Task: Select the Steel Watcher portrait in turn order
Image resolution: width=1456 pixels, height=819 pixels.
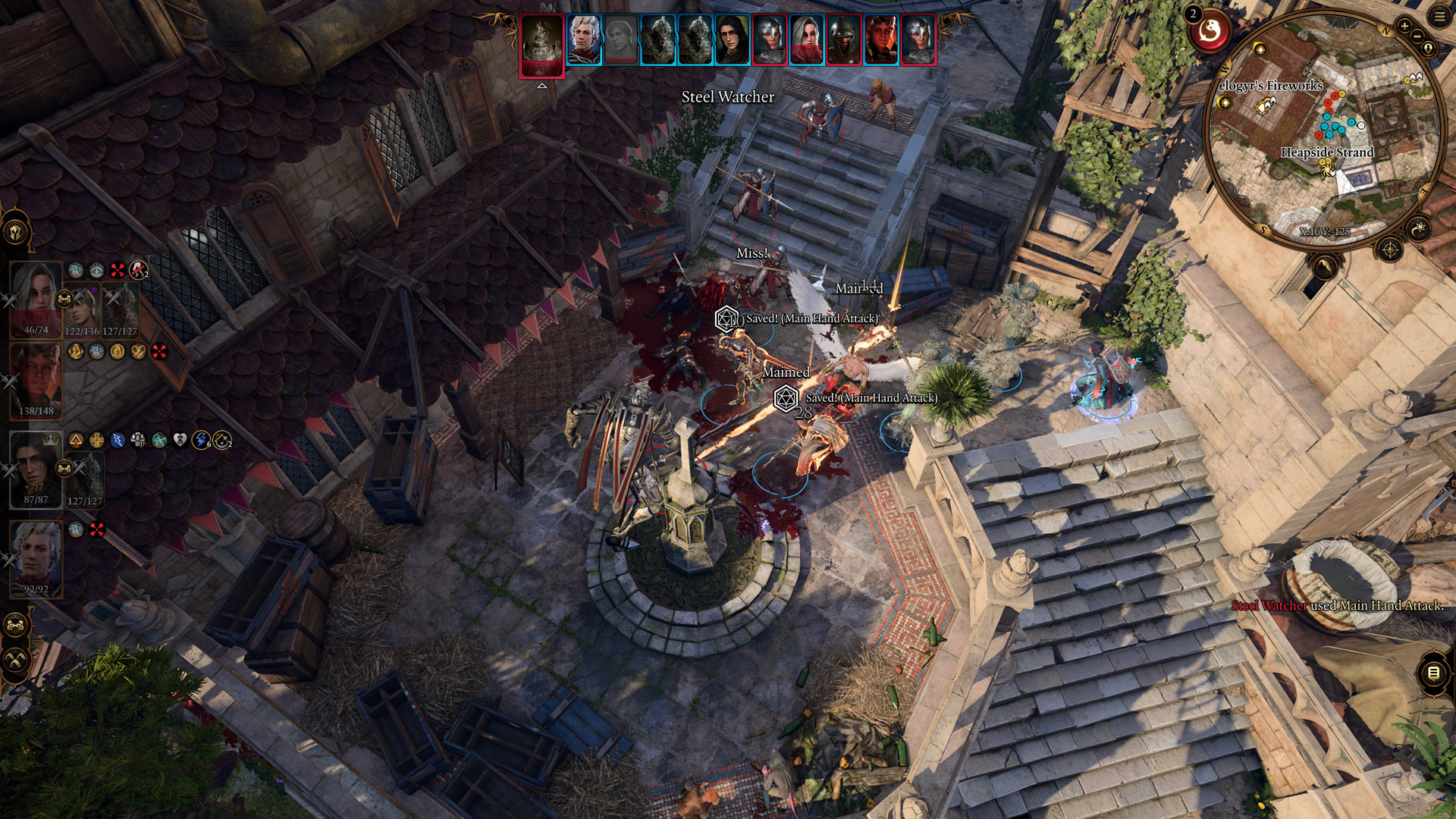Action: pos(541,45)
